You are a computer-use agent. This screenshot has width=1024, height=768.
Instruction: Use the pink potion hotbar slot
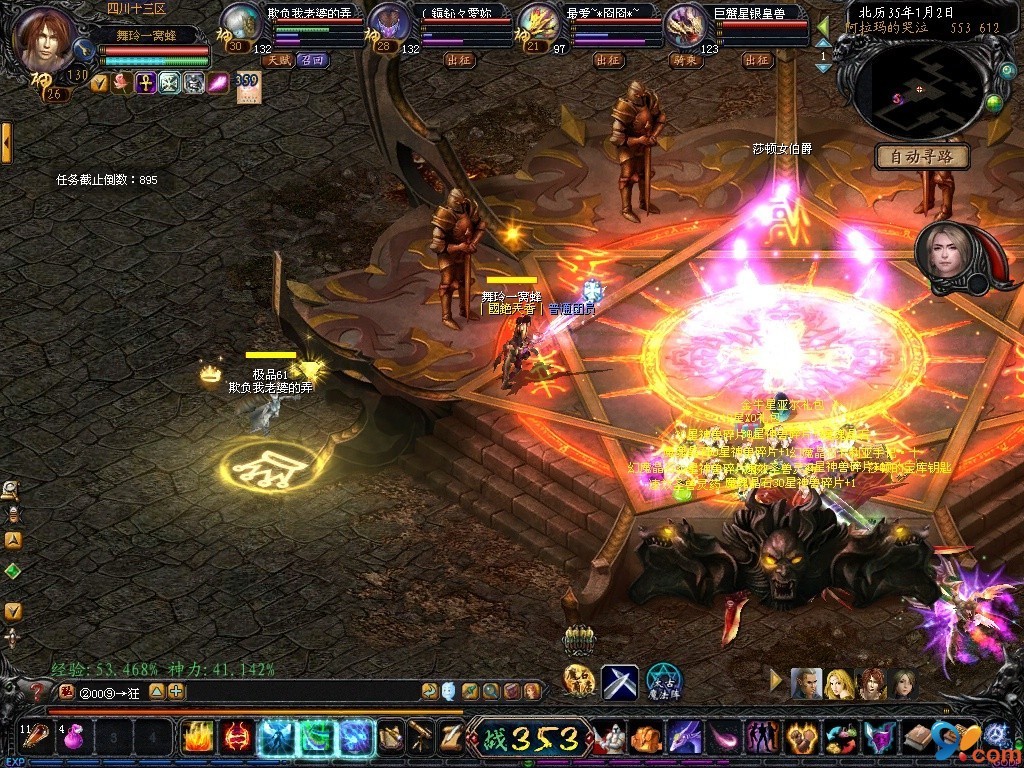pyautogui.click(x=72, y=738)
